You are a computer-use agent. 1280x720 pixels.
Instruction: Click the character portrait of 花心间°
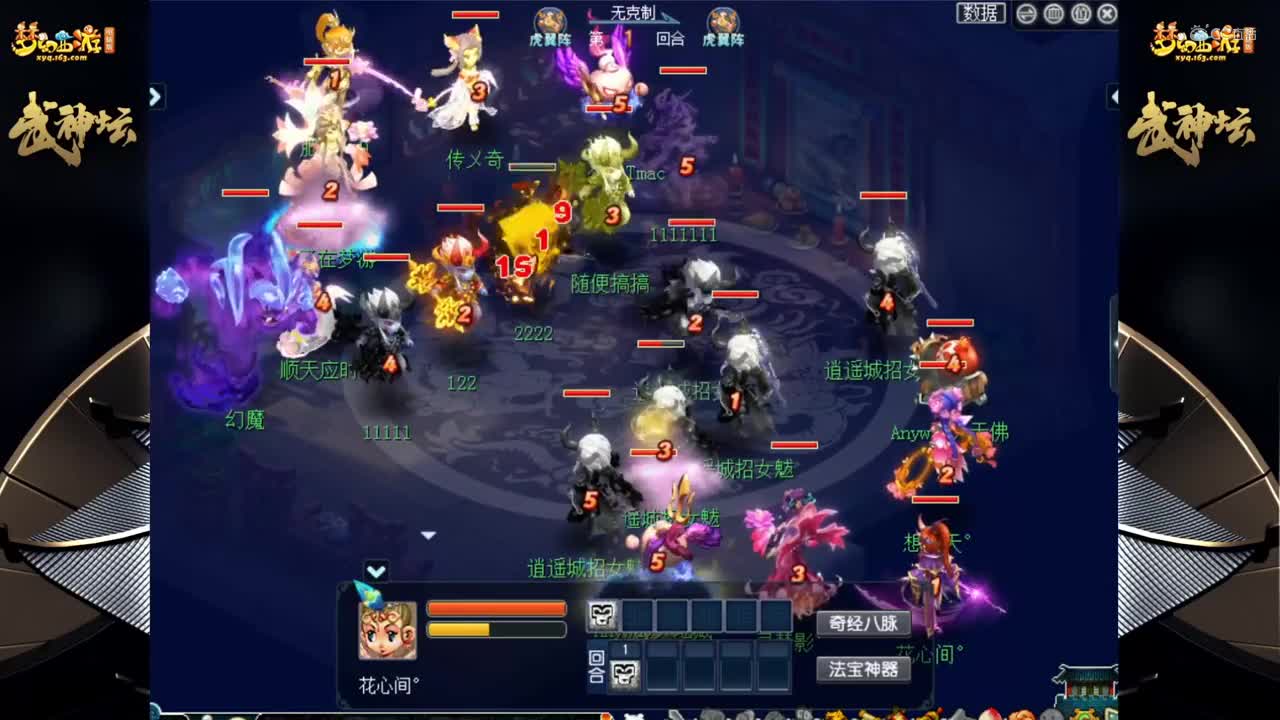(385, 630)
